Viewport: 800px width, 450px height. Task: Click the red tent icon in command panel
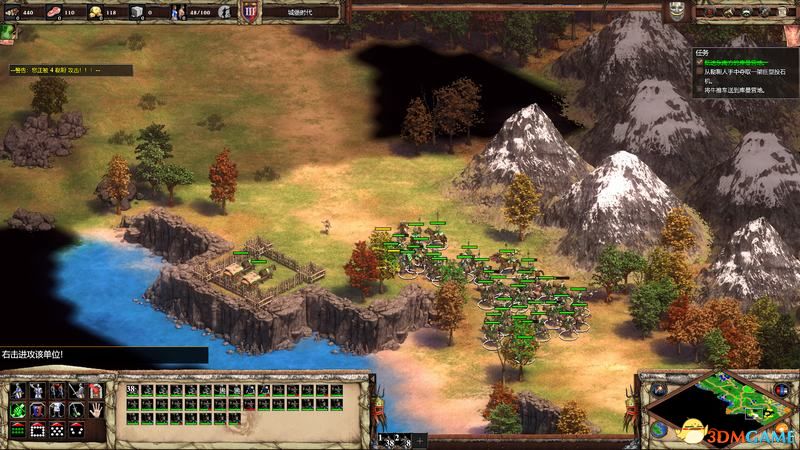click(96, 391)
